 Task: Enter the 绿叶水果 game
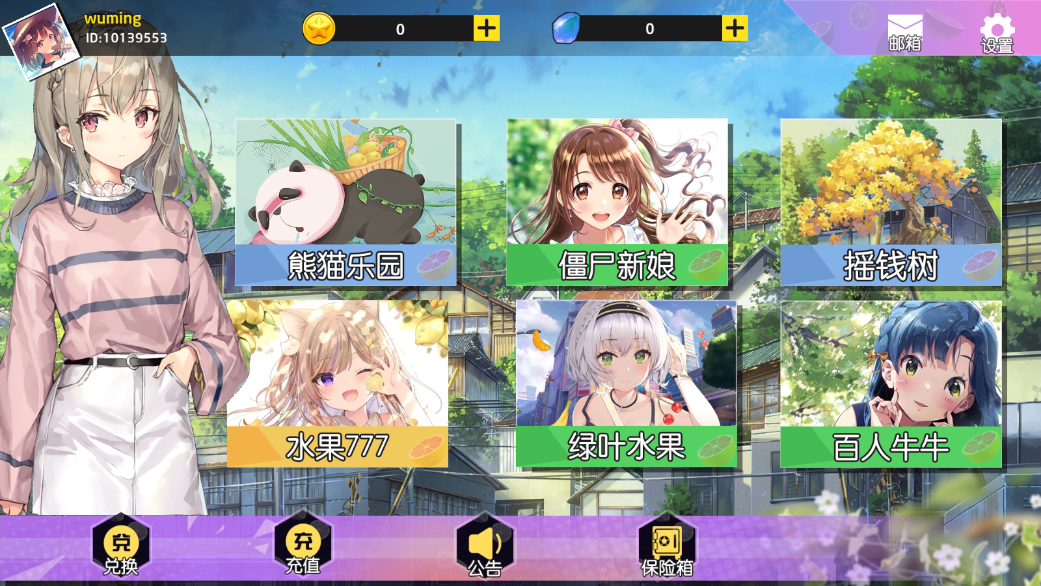pos(626,384)
